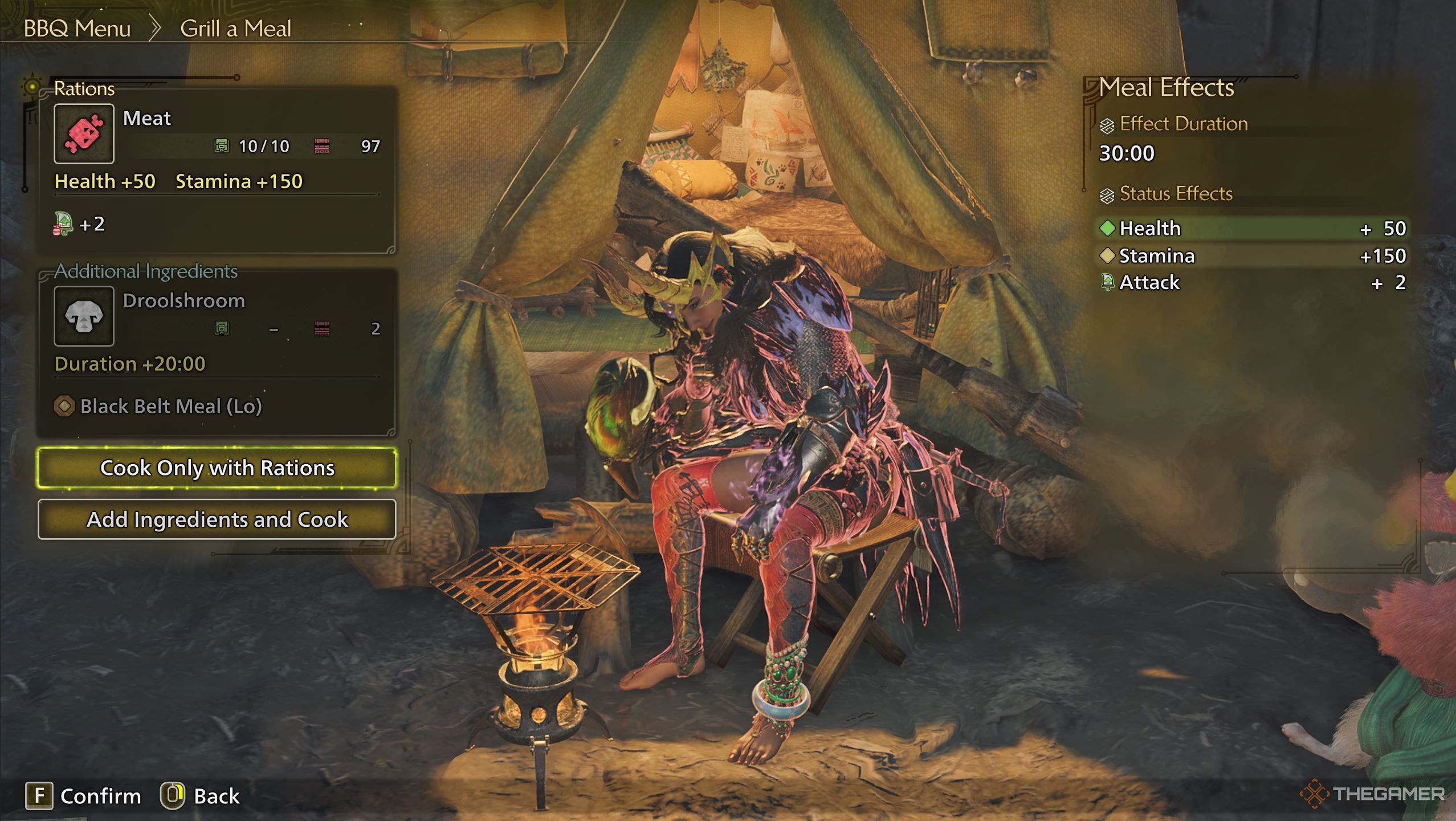This screenshot has width=1456, height=821.
Task: Pick the Droolshroom ingredient slot
Action: point(84,316)
